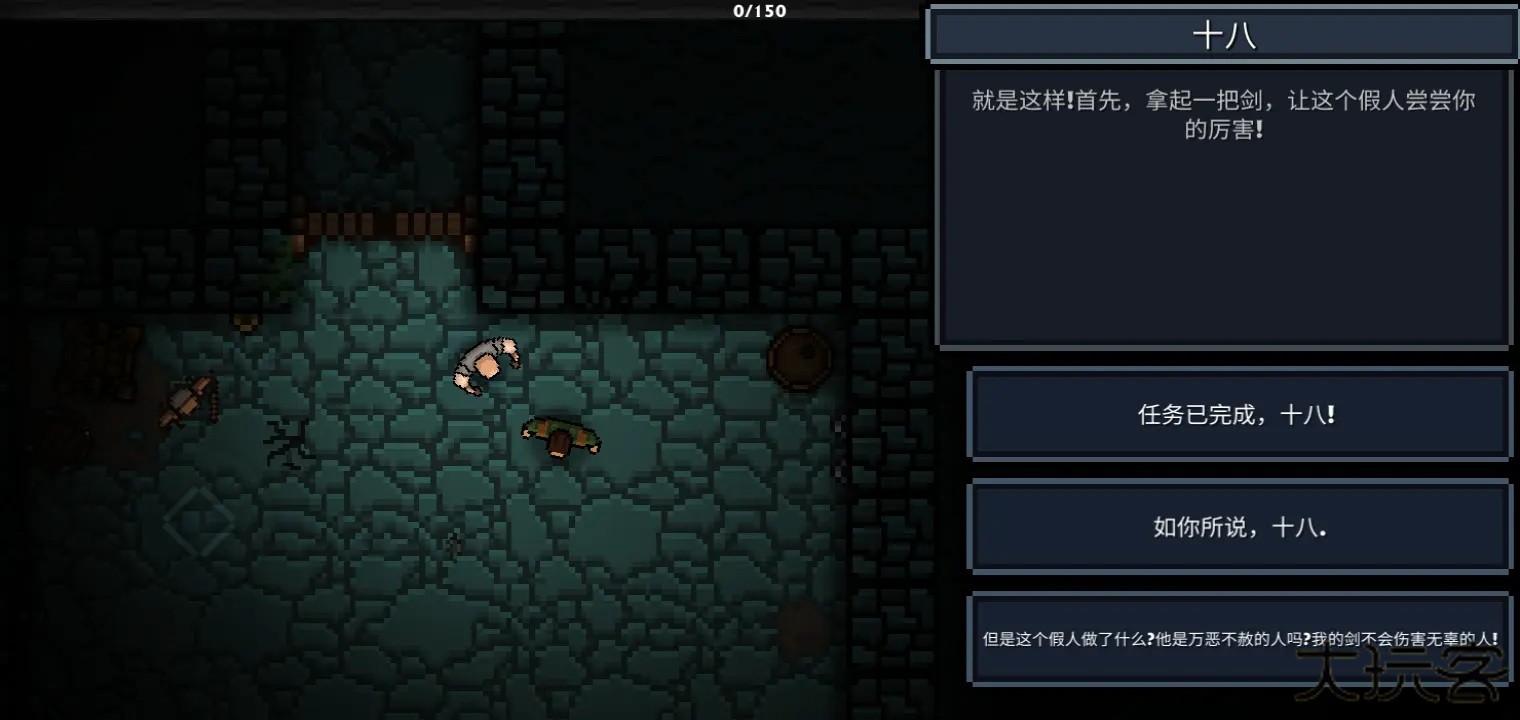Select the reply defending the innocent dummy
The image size is (1520, 720).
pyautogui.click(x=1238, y=637)
